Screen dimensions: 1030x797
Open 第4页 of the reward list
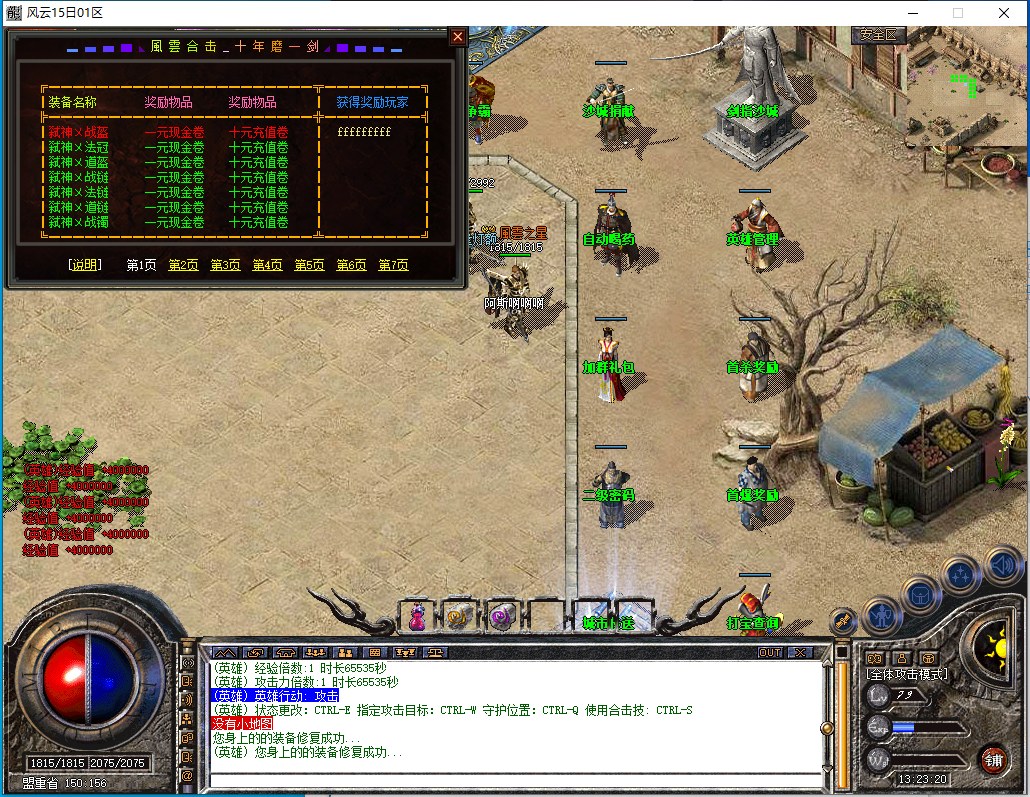tap(267, 265)
